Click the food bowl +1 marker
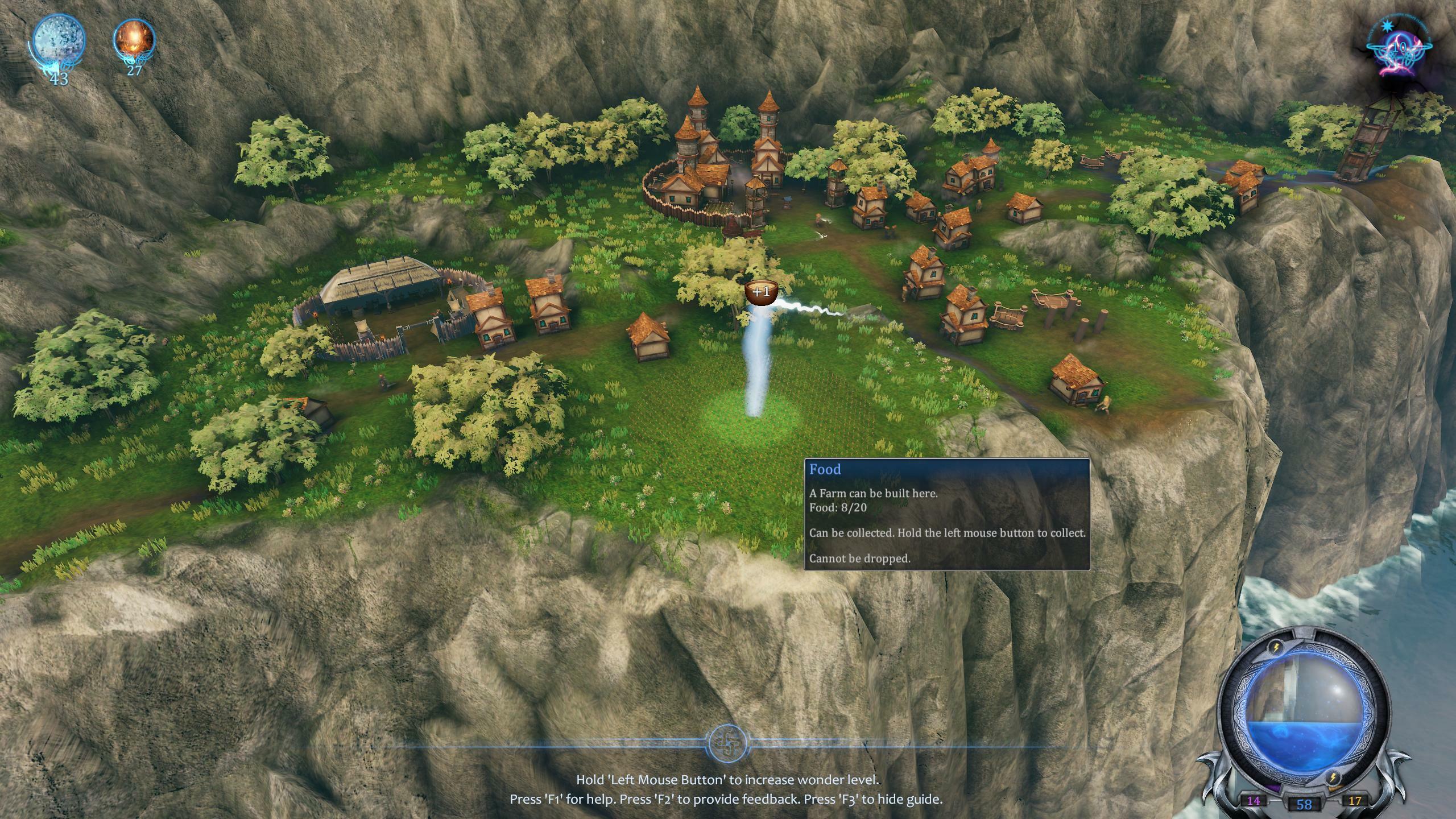Screen dimensions: 1456x819 click(762, 292)
